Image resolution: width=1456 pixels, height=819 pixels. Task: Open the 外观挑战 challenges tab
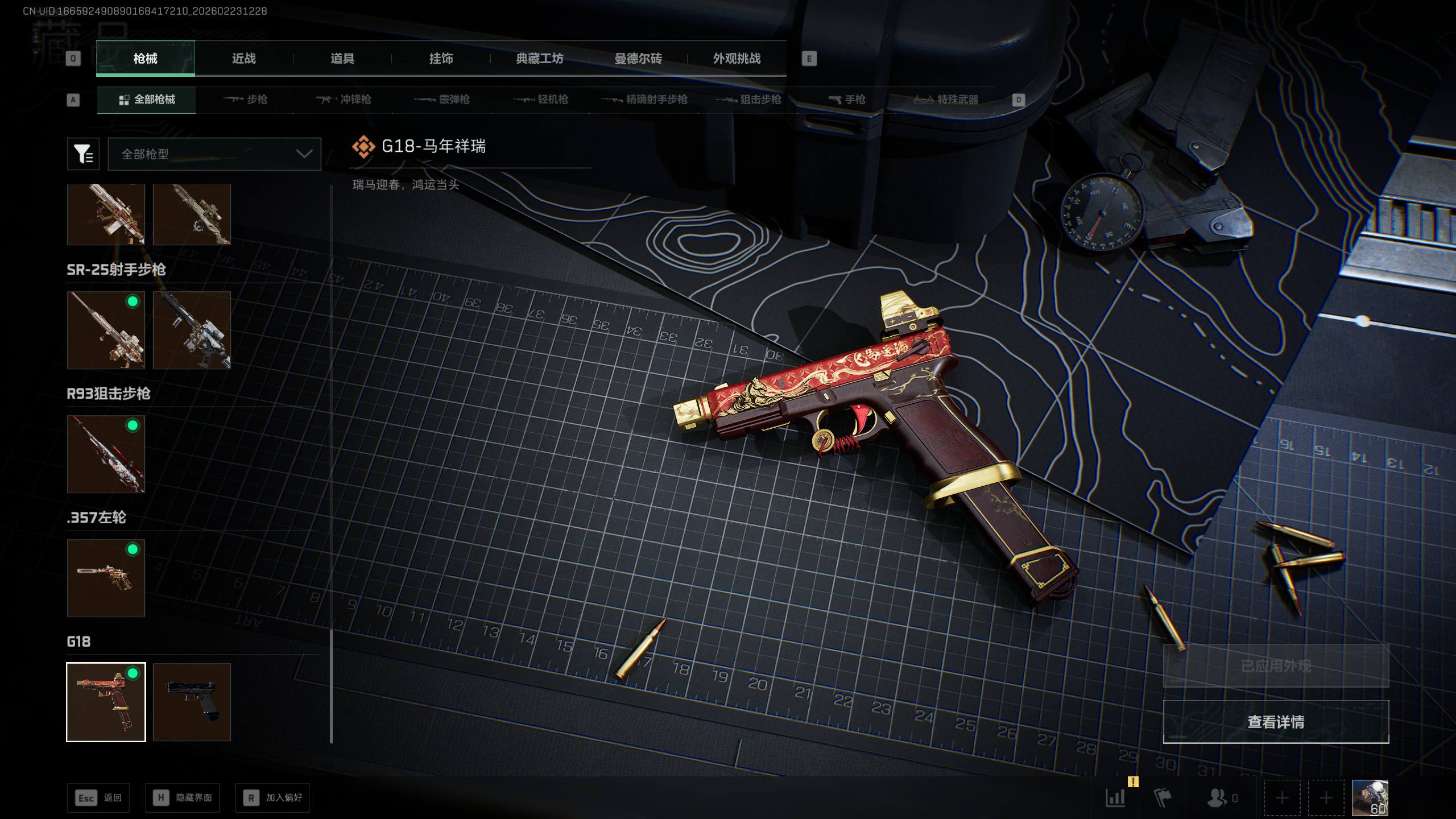coord(737,59)
